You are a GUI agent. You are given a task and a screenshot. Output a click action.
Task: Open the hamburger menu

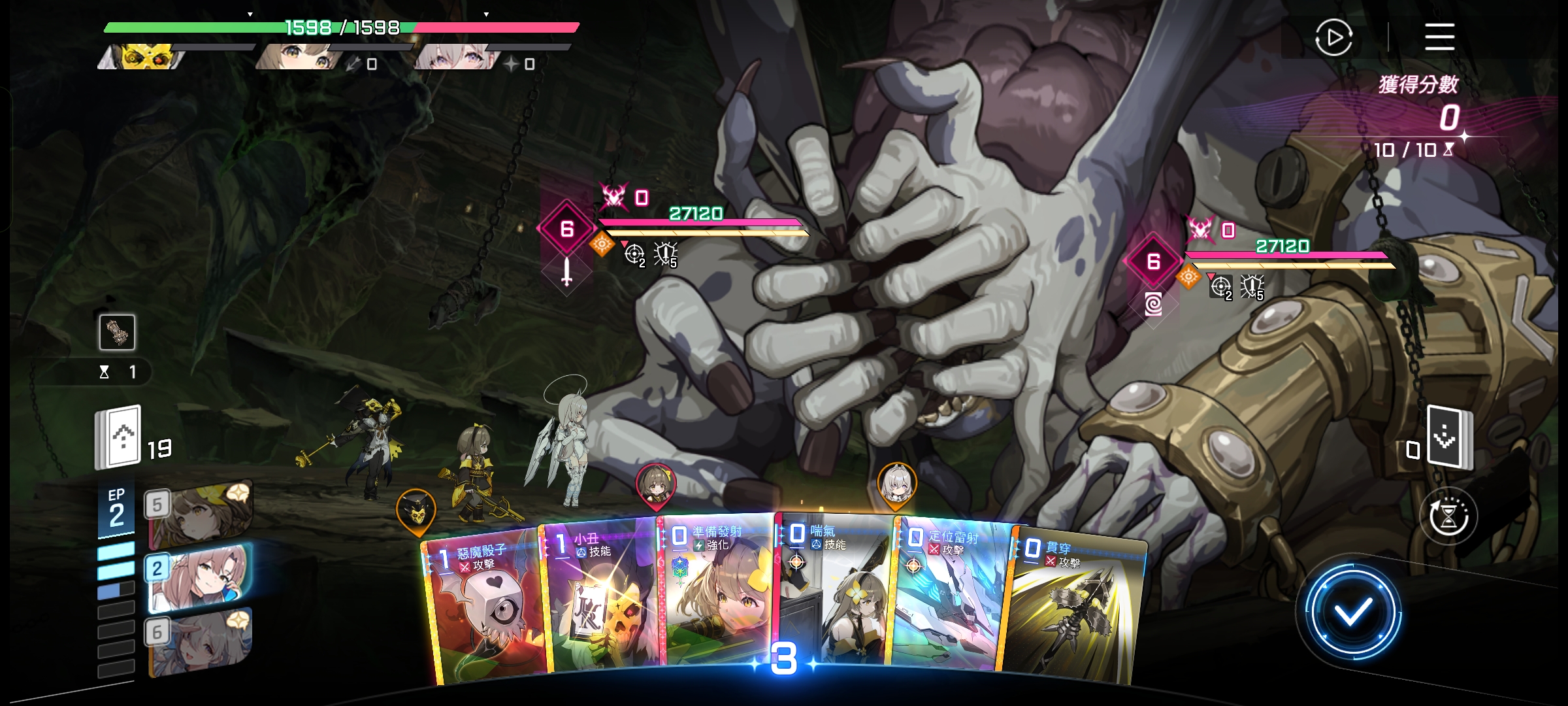tap(1439, 37)
